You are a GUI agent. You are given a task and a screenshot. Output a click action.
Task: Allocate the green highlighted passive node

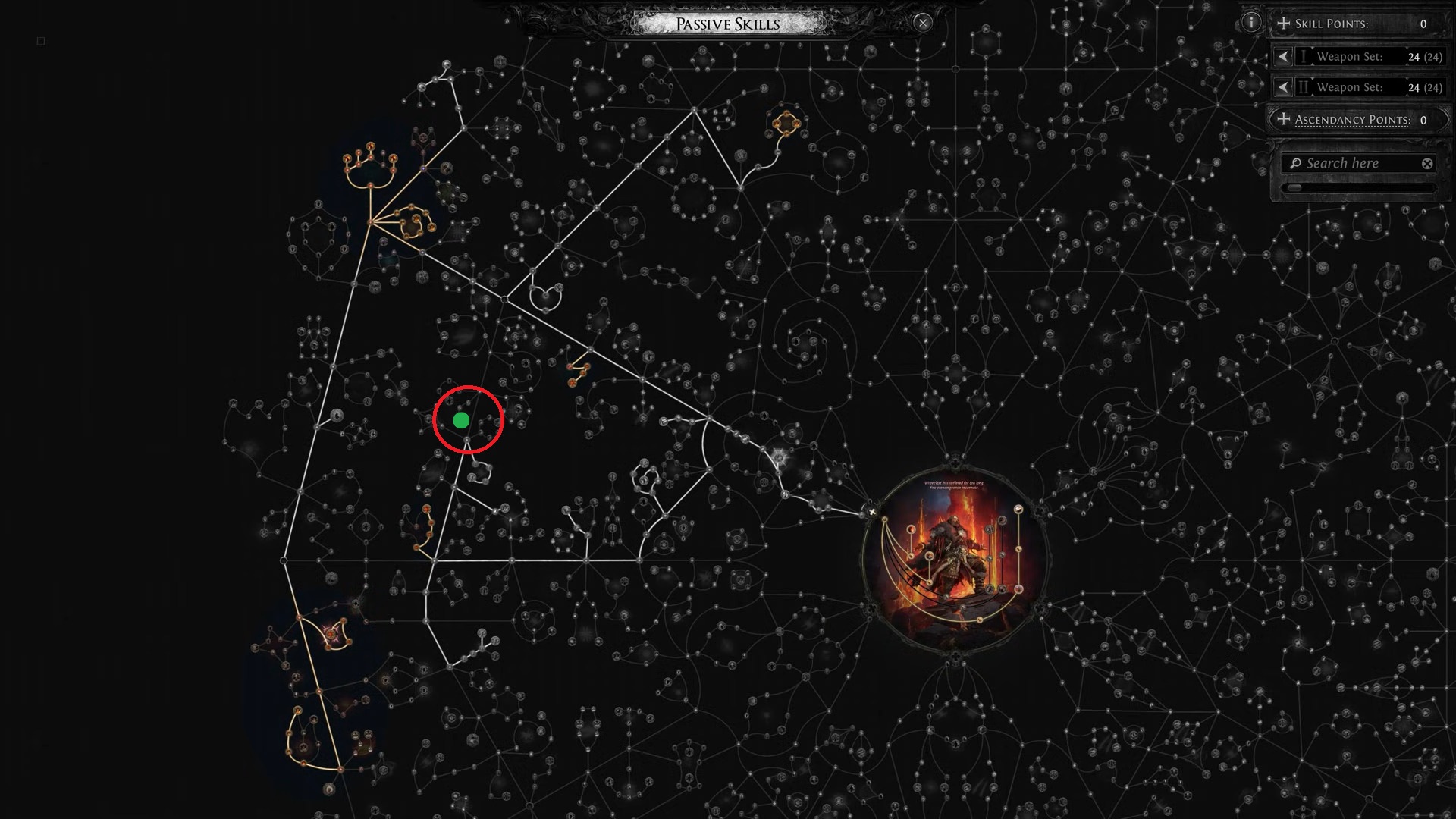click(x=460, y=419)
